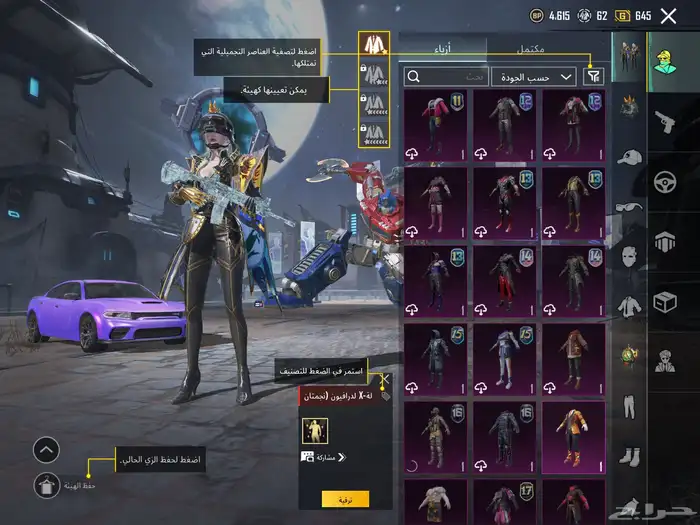Select the baseball cap hat category
Image resolution: width=700 pixels, height=525 pixels.
[x=629, y=157]
